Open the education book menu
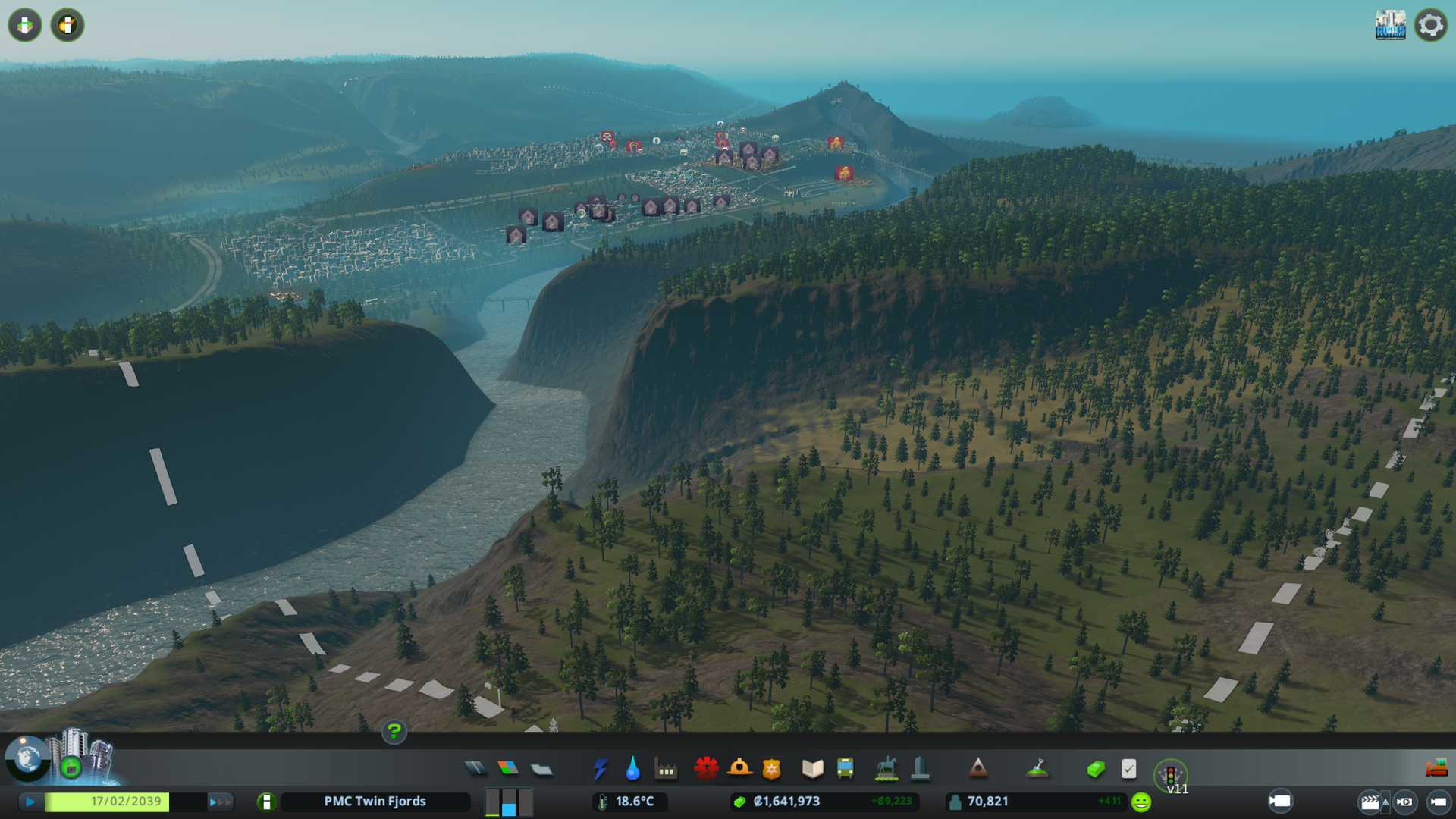Viewport: 1456px width, 819px height. pos(812,769)
